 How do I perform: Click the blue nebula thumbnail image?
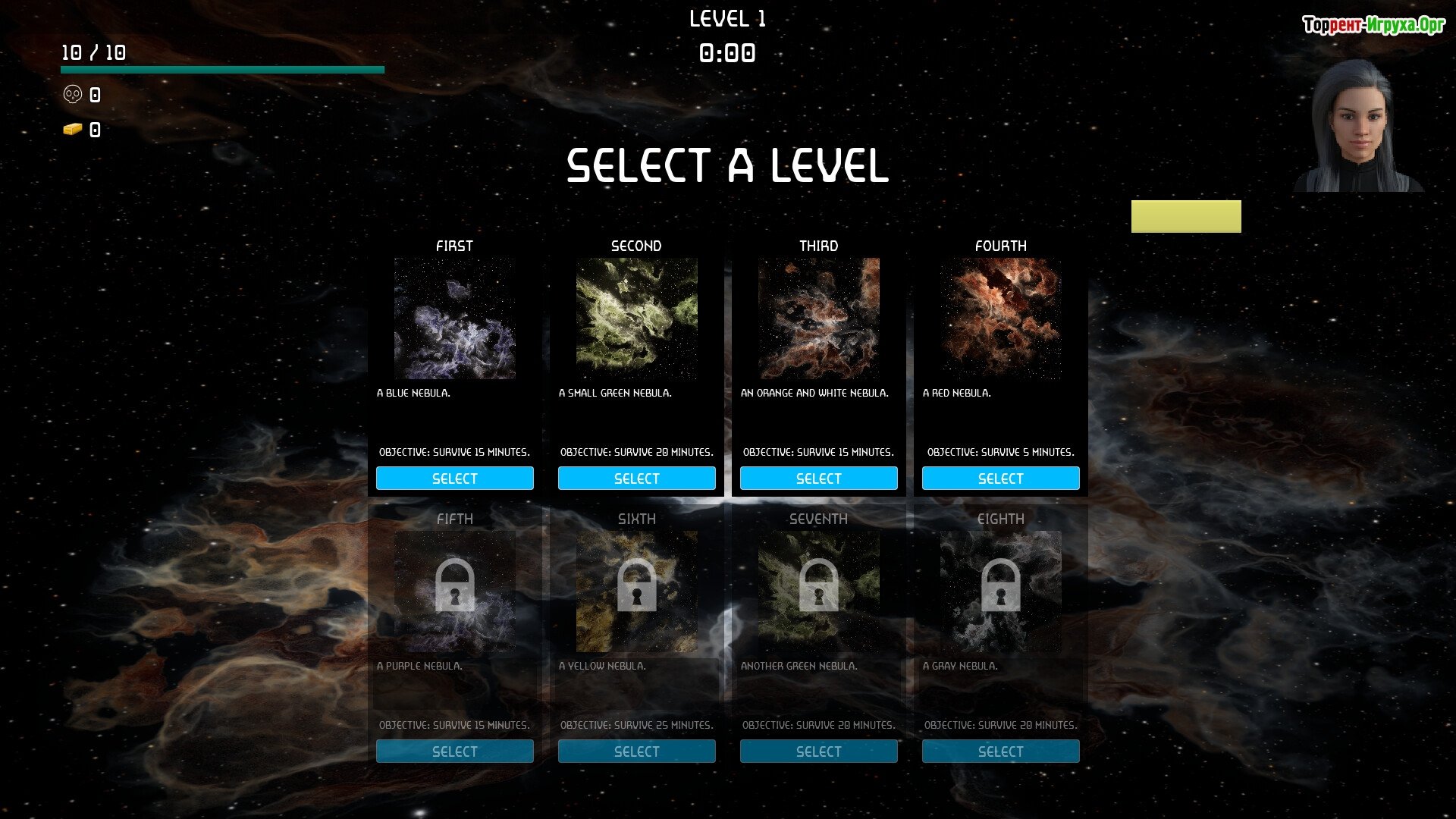[x=454, y=318]
